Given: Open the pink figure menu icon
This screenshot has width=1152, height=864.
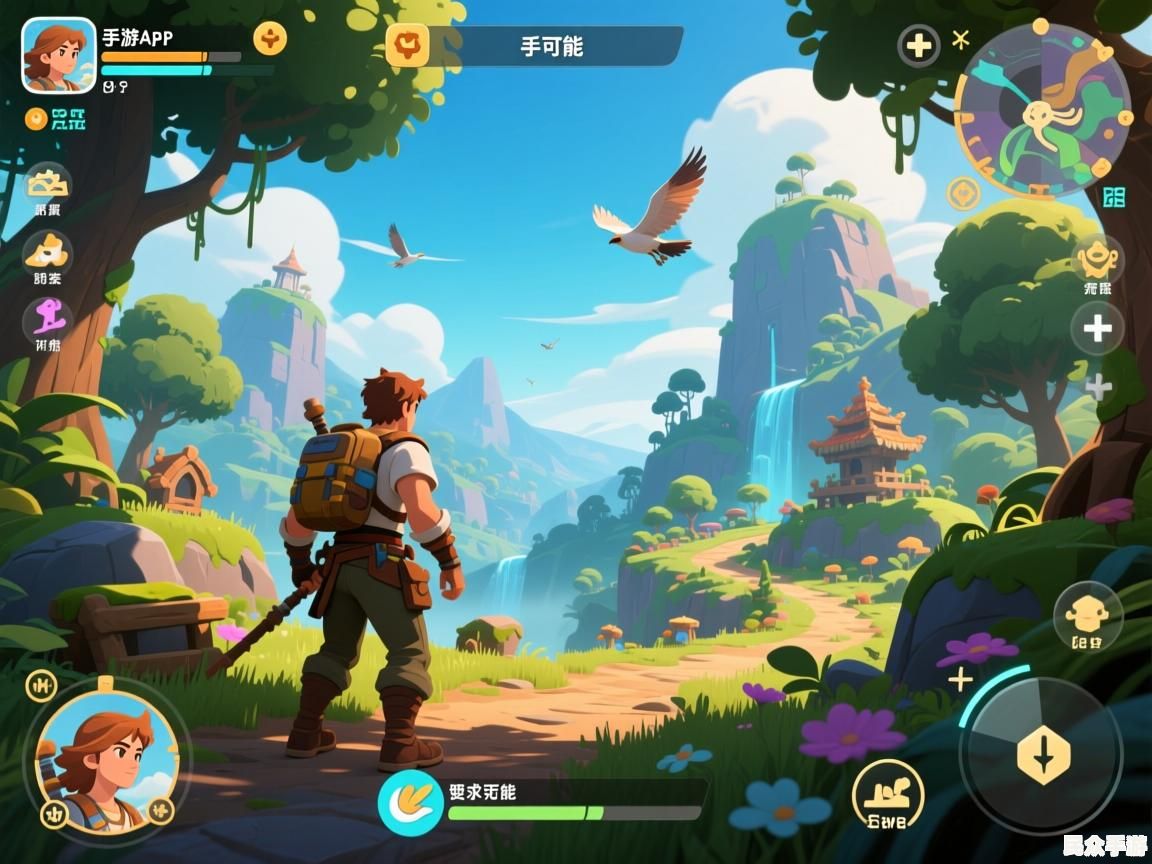Looking at the screenshot, I should pyautogui.click(x=47, y=319).
